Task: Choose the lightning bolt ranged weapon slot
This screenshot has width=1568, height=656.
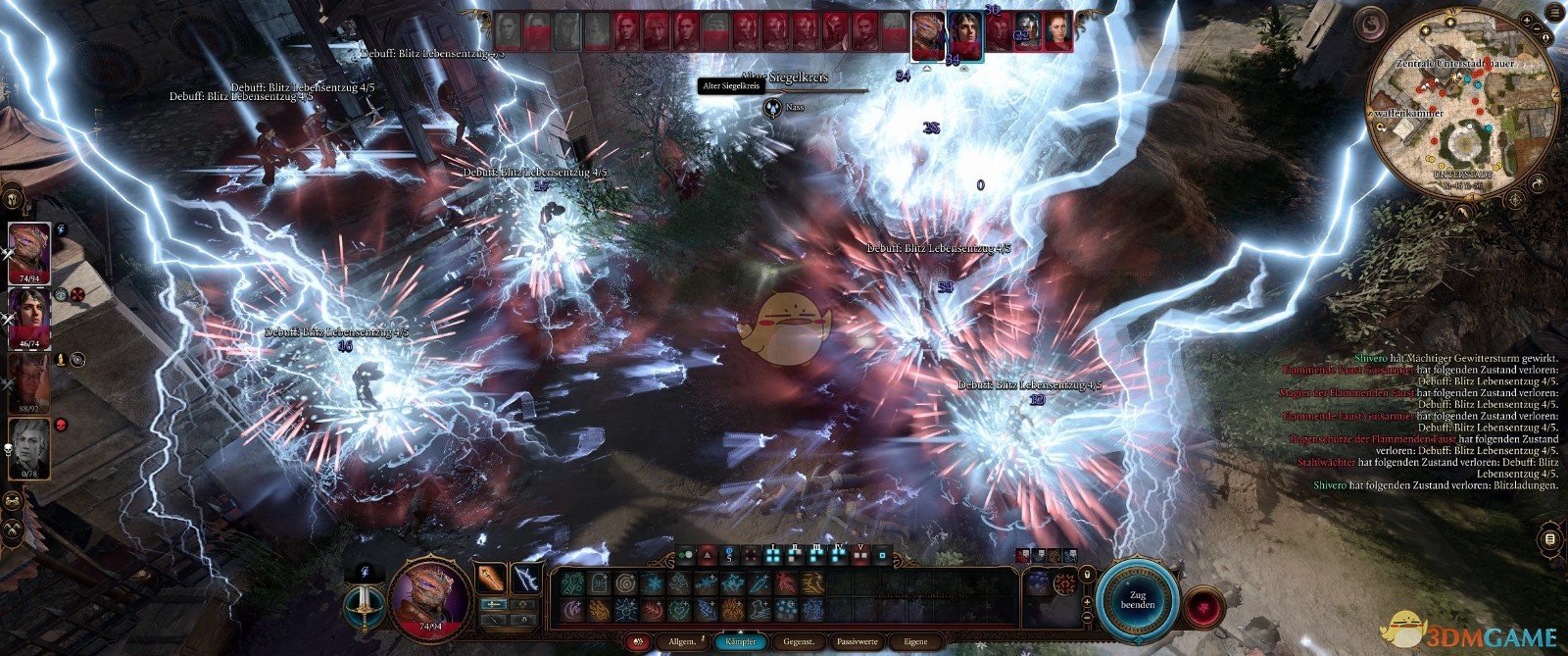Action: [526, 578]
